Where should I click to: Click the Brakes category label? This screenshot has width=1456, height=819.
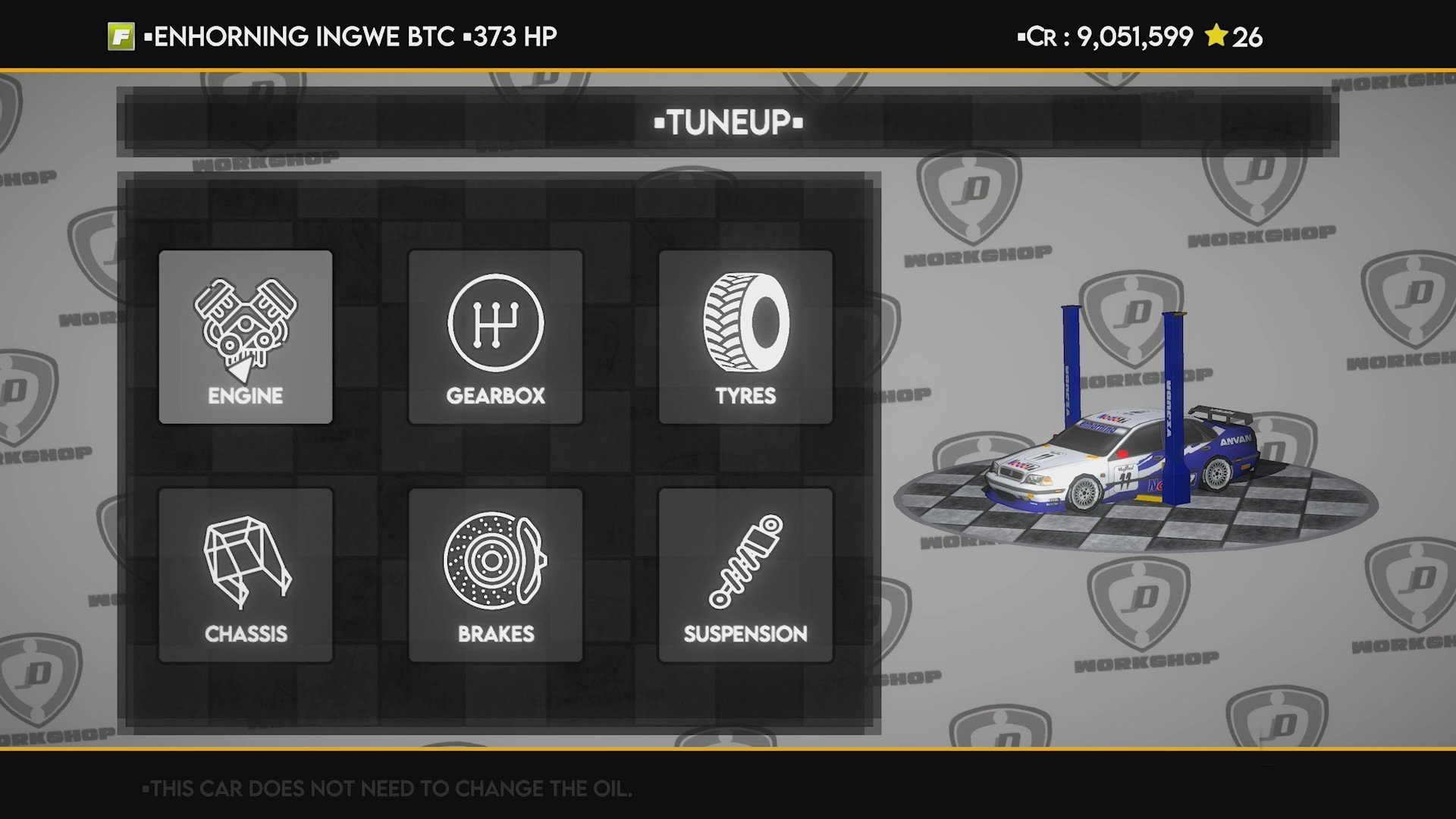(494, 633)
